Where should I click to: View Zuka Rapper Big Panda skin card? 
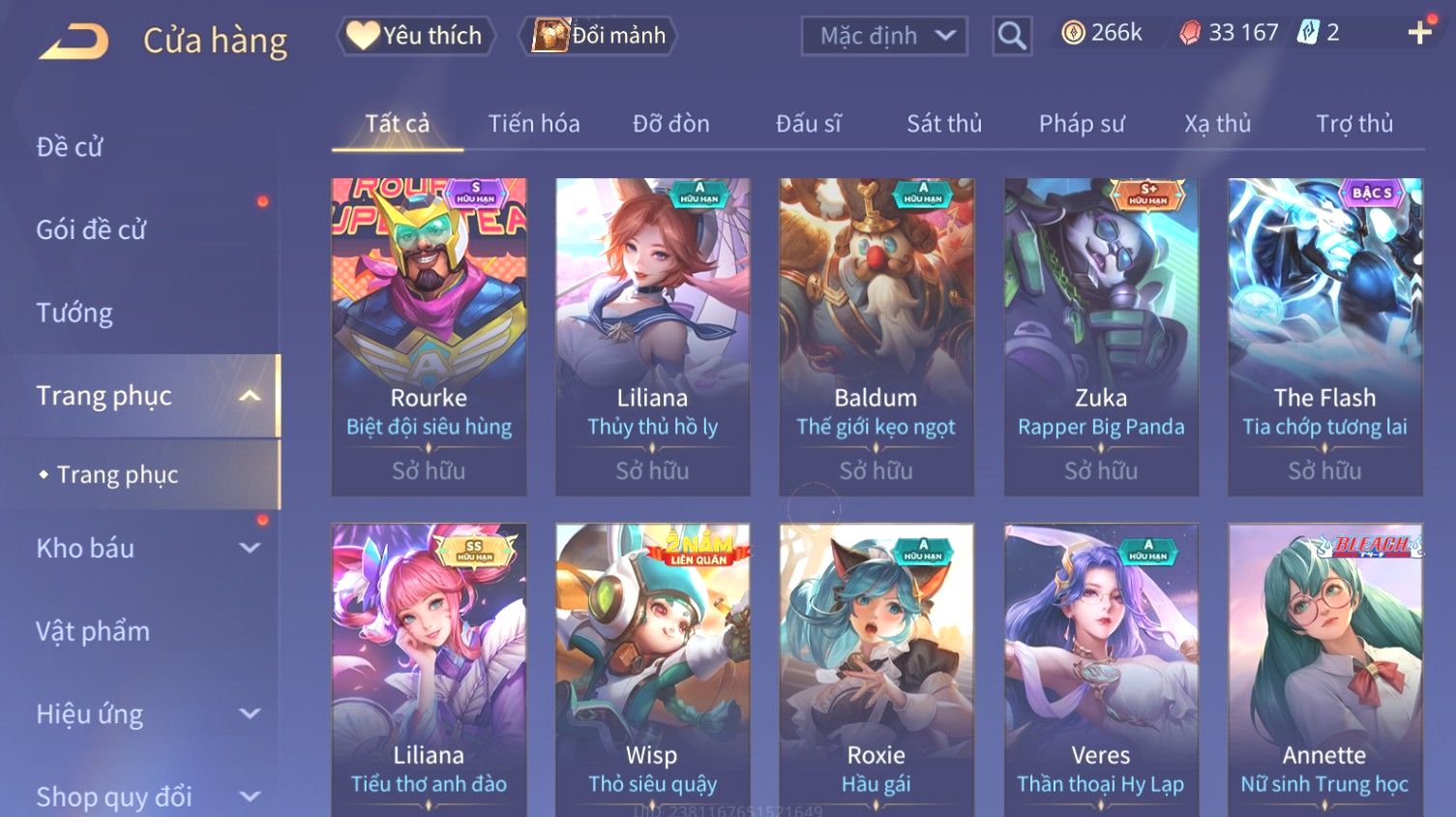[1101, 336]
